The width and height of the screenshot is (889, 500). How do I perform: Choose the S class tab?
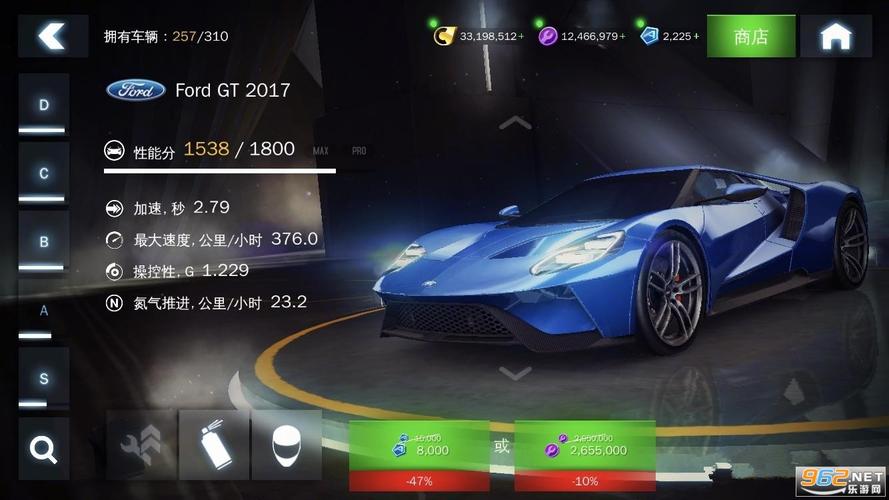pyautogui.click(x=44, y=379)
